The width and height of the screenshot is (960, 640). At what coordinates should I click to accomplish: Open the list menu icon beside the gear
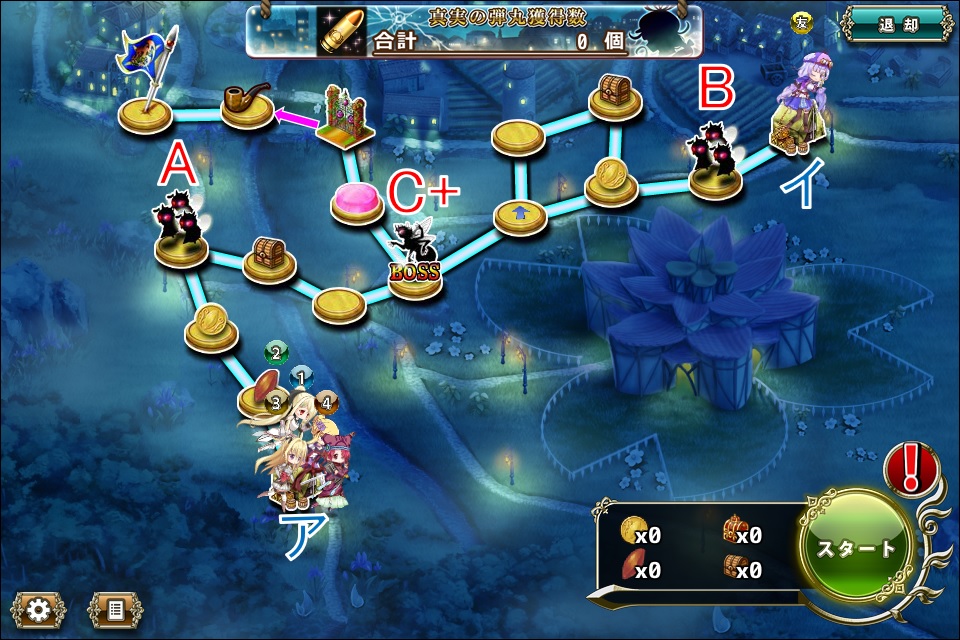114,608
